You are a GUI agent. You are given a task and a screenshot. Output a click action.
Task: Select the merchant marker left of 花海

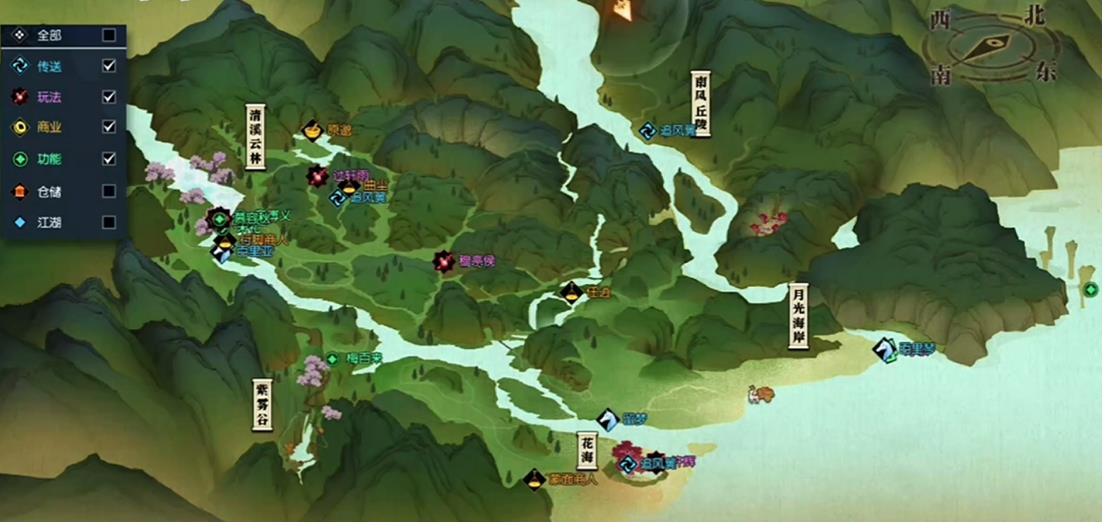pyautogui.click(x=535, y=479)
